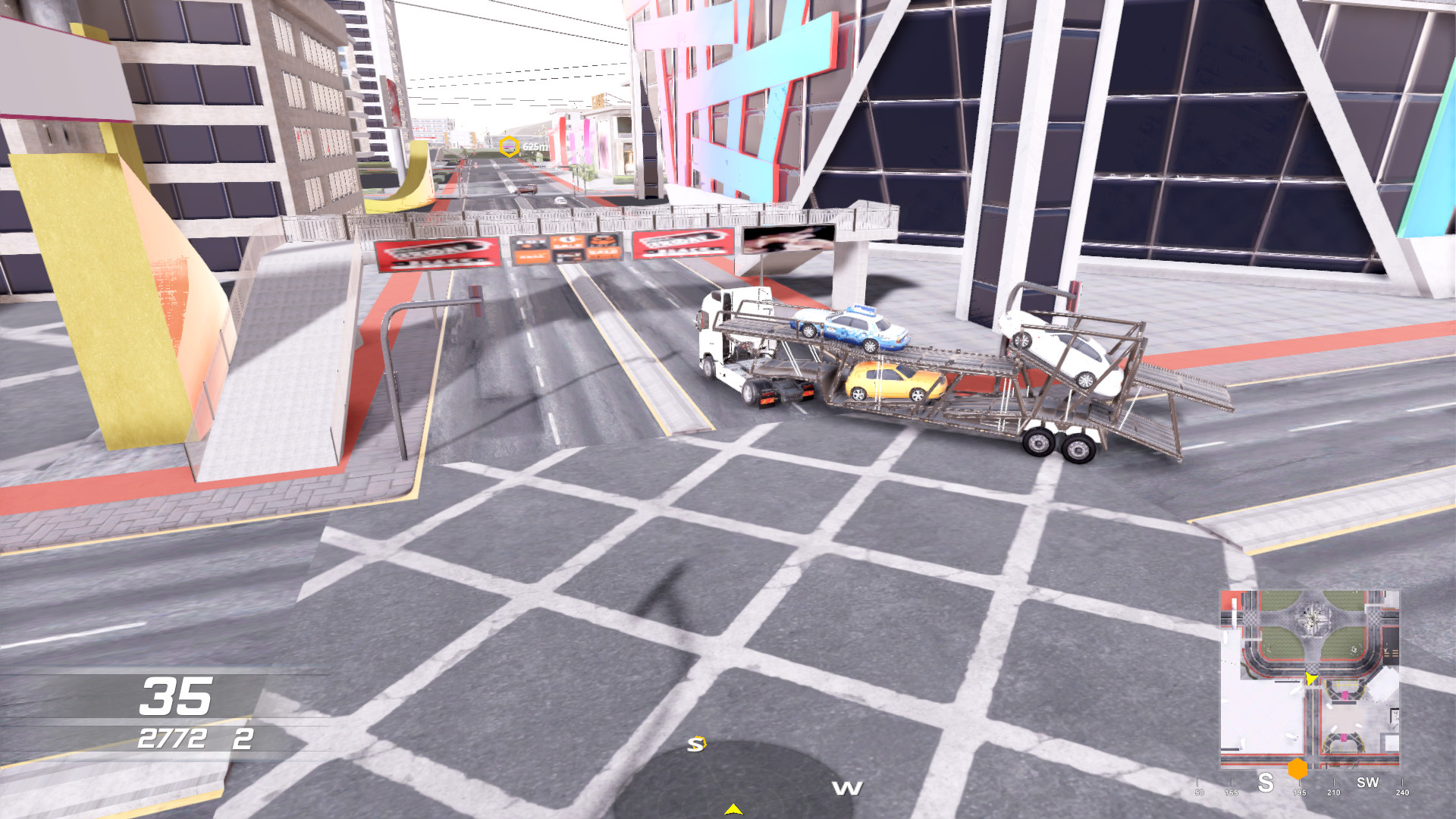Screen dimensions: 1456x819
Task: Click the W indicator on the bottom compass
Action: coord(847,787)
